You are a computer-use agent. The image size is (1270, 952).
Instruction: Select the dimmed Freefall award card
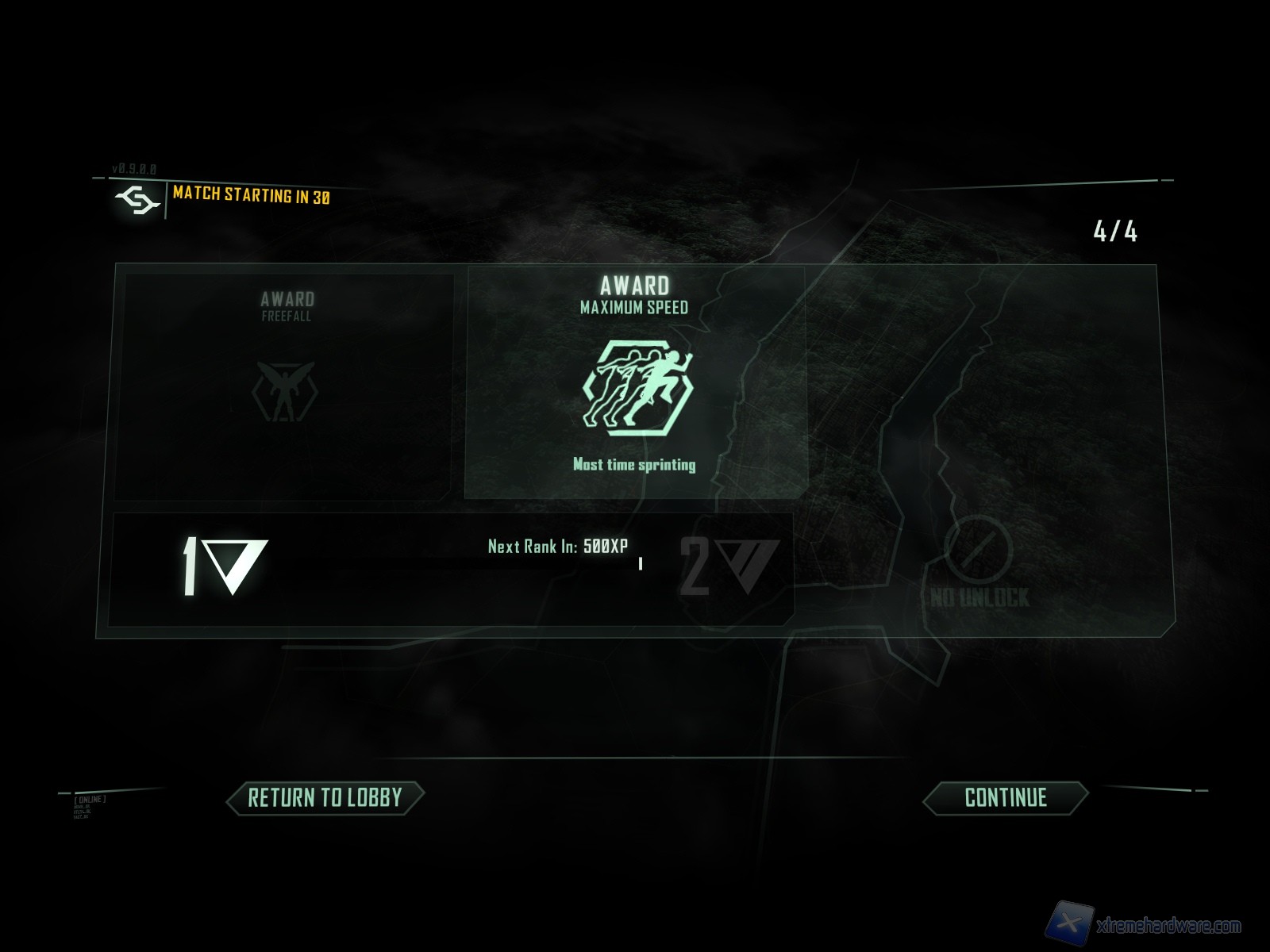tap(286, 386)
